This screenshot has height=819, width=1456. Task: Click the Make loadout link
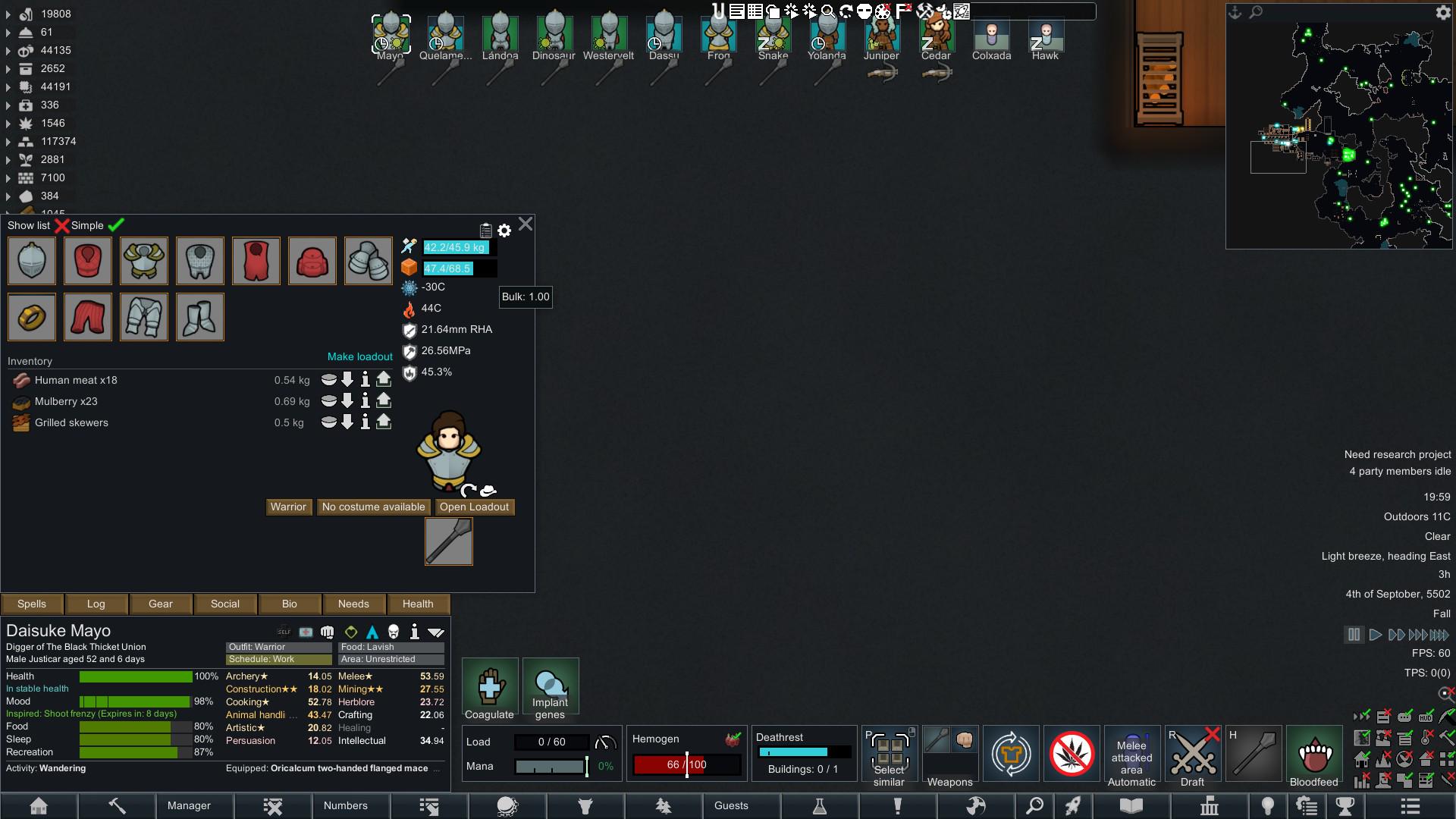coord(360,356)
